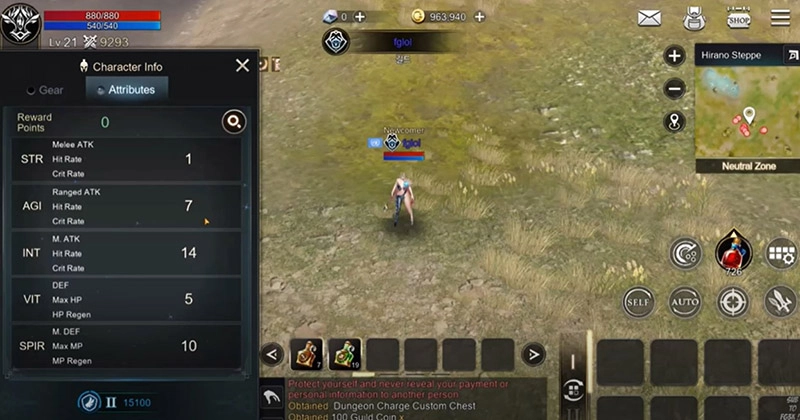Add gold with the plus button
The height and width of the screenshot is (420, 800).
(480, 17)
